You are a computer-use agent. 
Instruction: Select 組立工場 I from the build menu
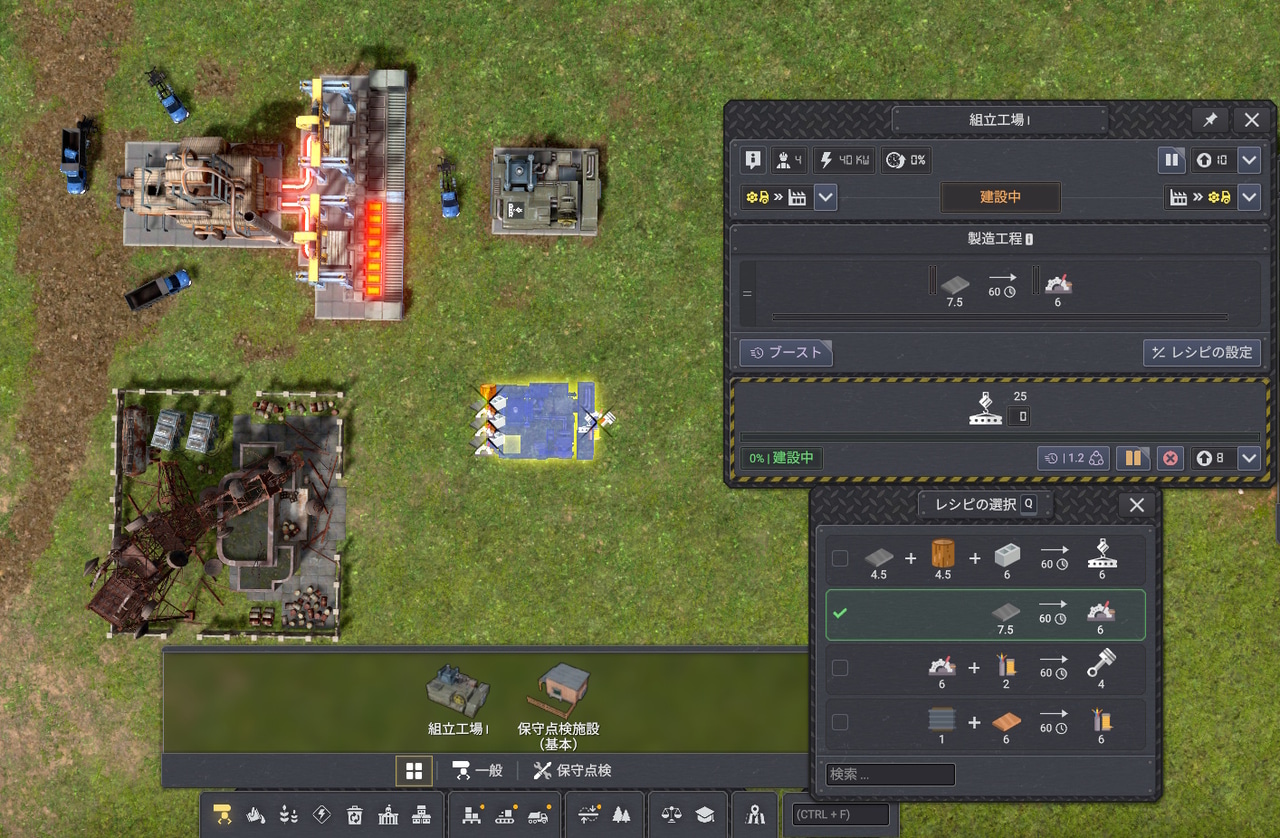[x=457, y=698]
